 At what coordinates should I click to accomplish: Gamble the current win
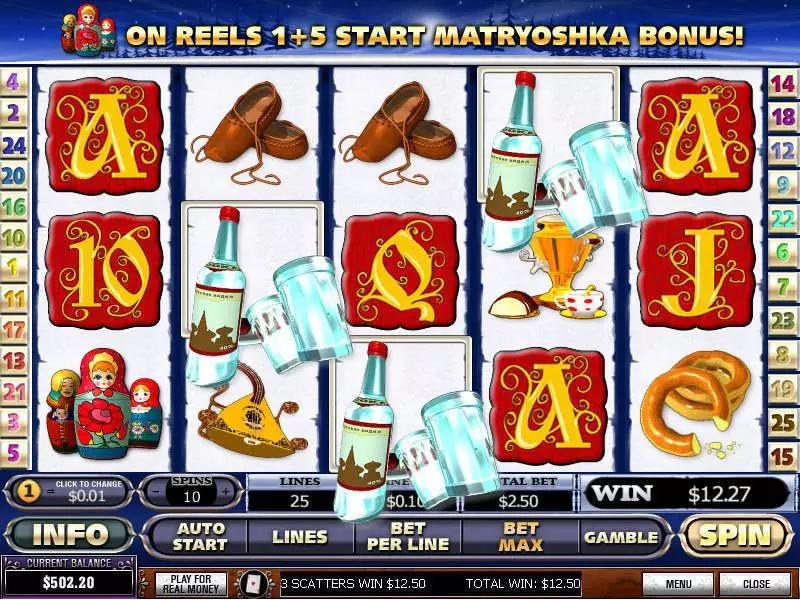click(x=621, y=536)
